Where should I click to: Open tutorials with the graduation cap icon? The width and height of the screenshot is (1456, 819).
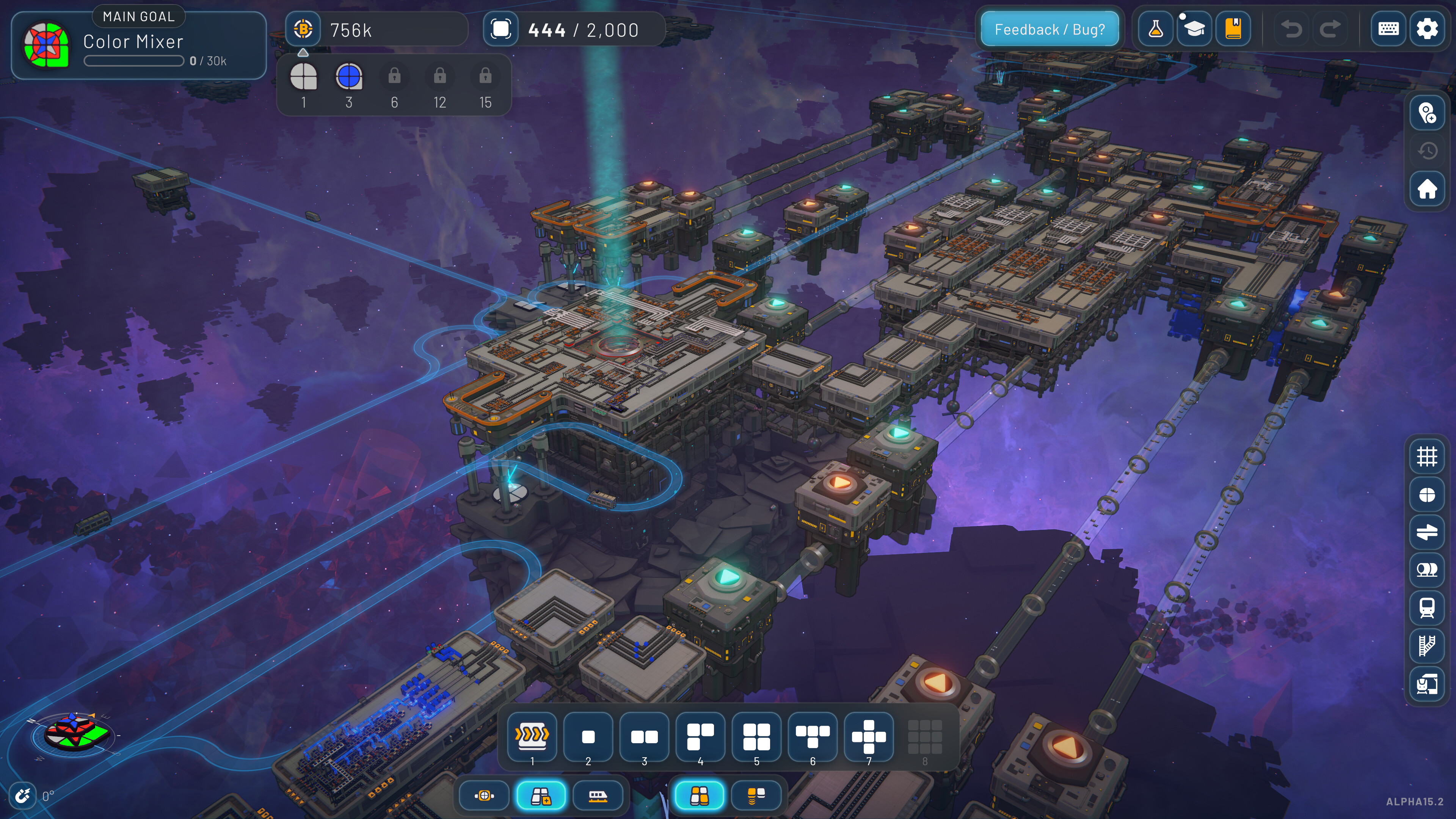[x=1194, y=28]
